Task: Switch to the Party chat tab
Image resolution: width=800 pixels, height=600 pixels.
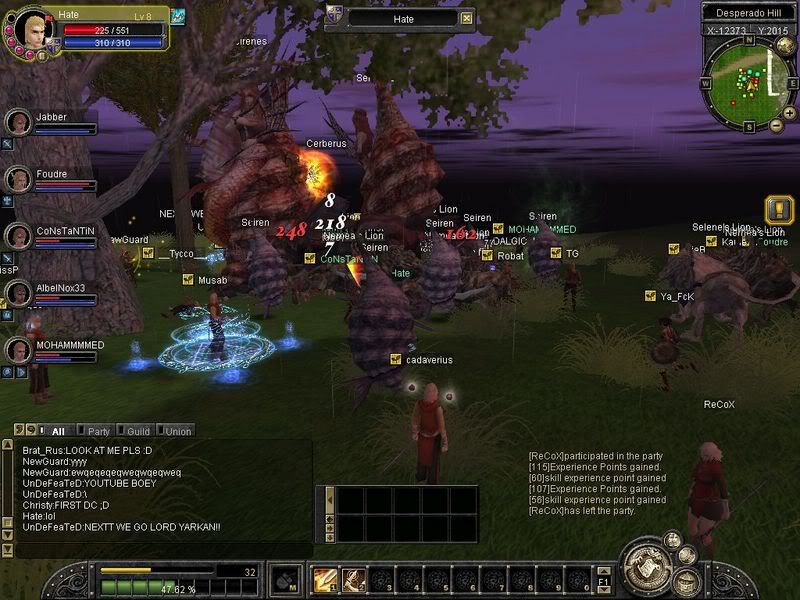Action: (98, 431)
